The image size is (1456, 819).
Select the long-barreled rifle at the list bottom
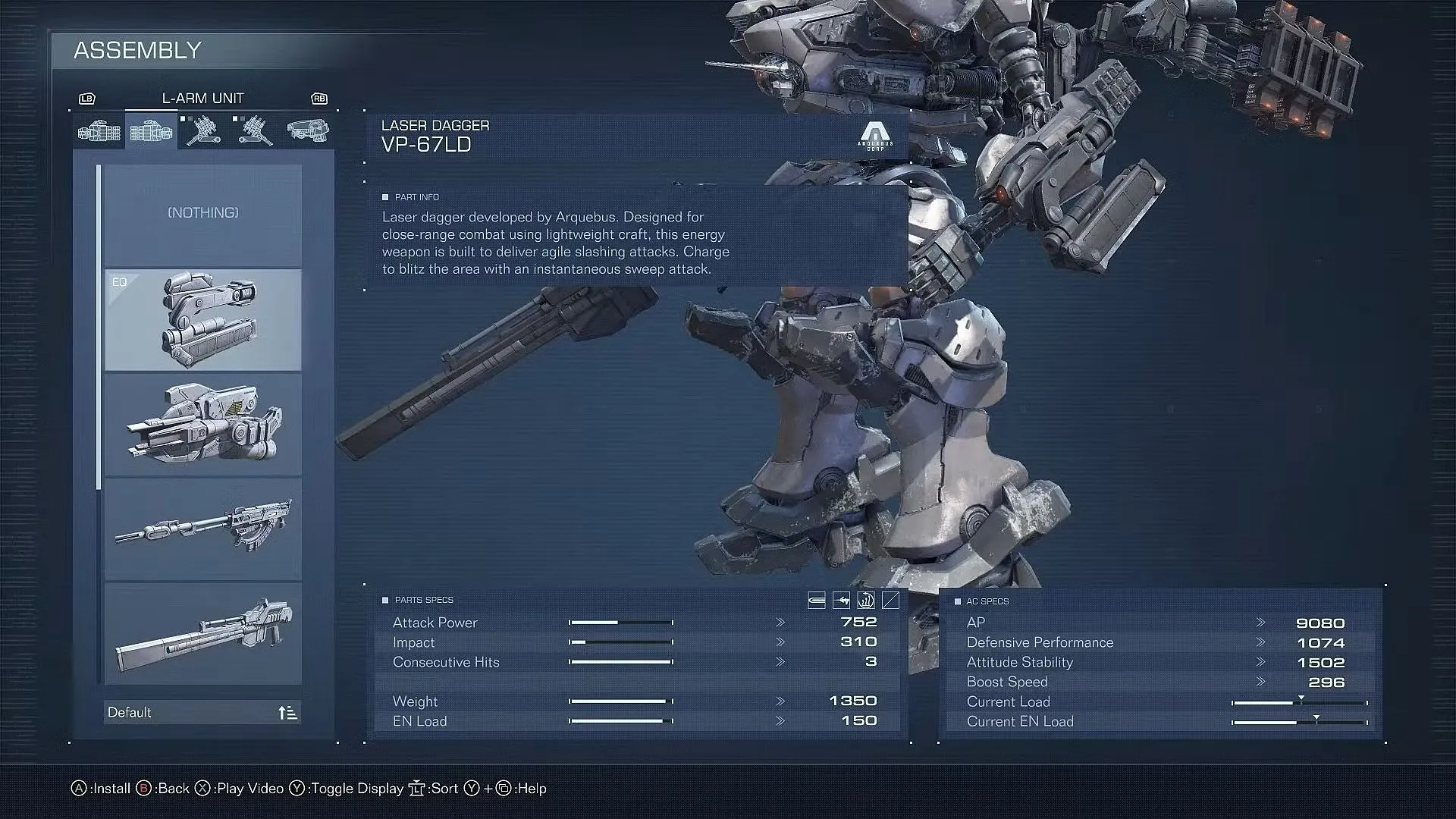pyautogui.click(x=202, y=633)
